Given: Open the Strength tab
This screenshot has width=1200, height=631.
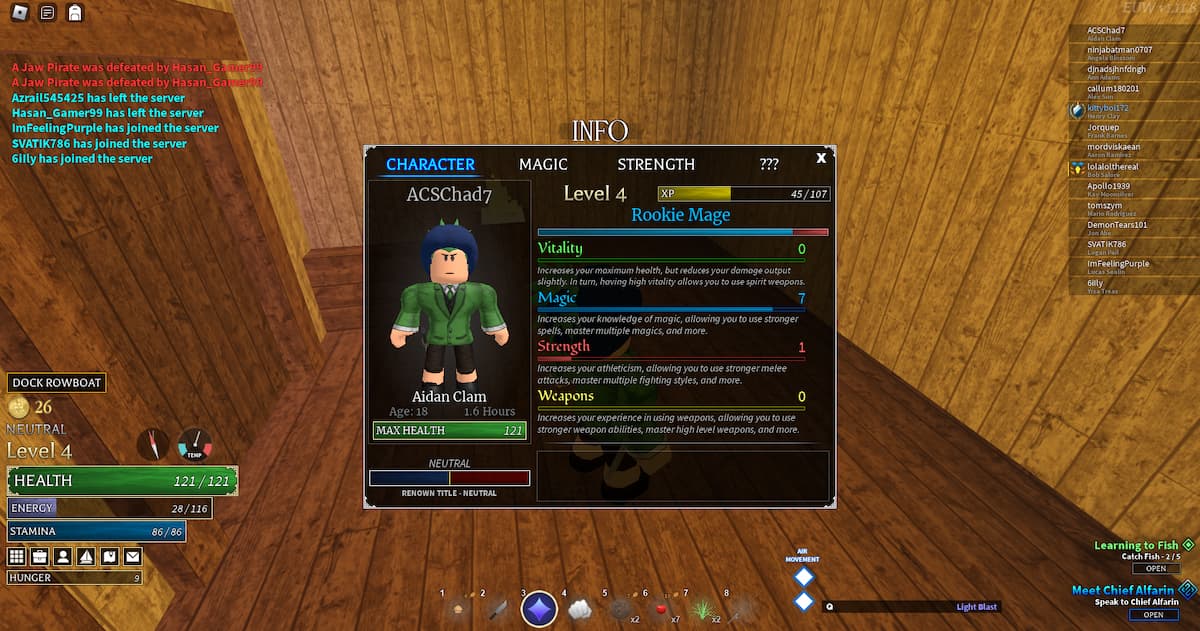Looking at the screenshot, I should click(655, 164).
